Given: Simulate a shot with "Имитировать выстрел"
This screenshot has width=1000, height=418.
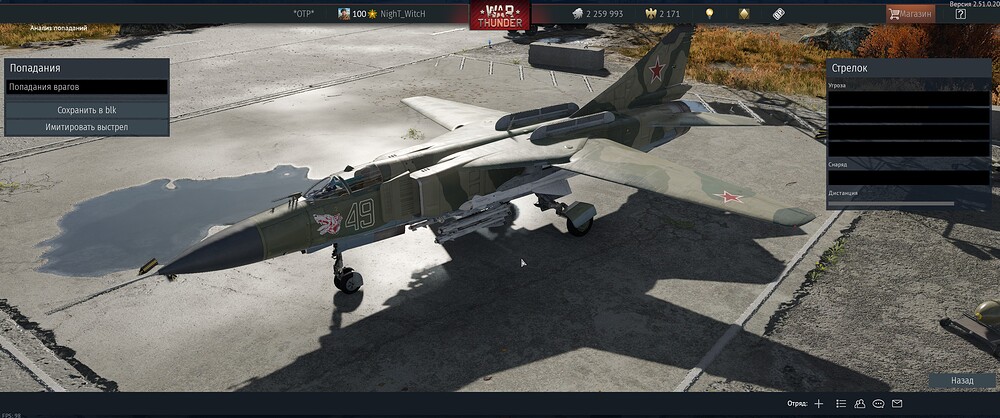Looking at the screenshot, I should coord(86,127).
